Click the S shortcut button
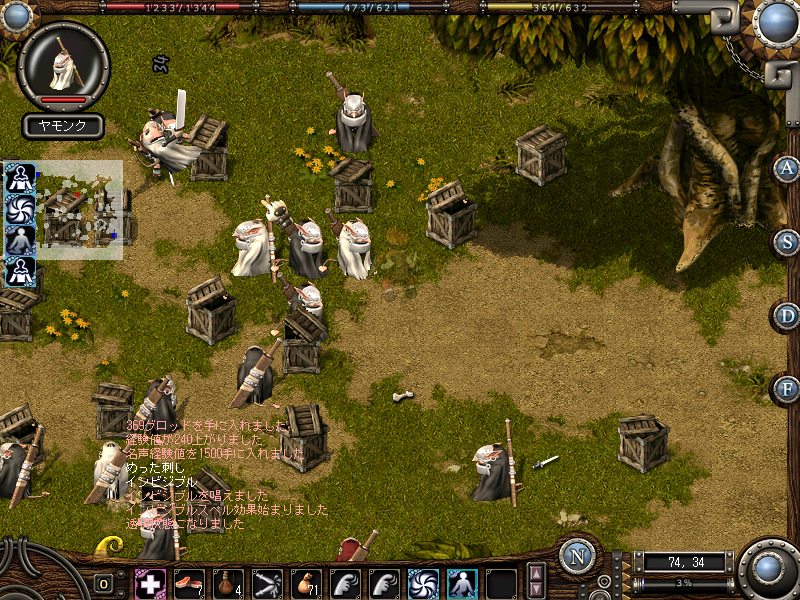800x600 pixels. click(x=787, y=243)
